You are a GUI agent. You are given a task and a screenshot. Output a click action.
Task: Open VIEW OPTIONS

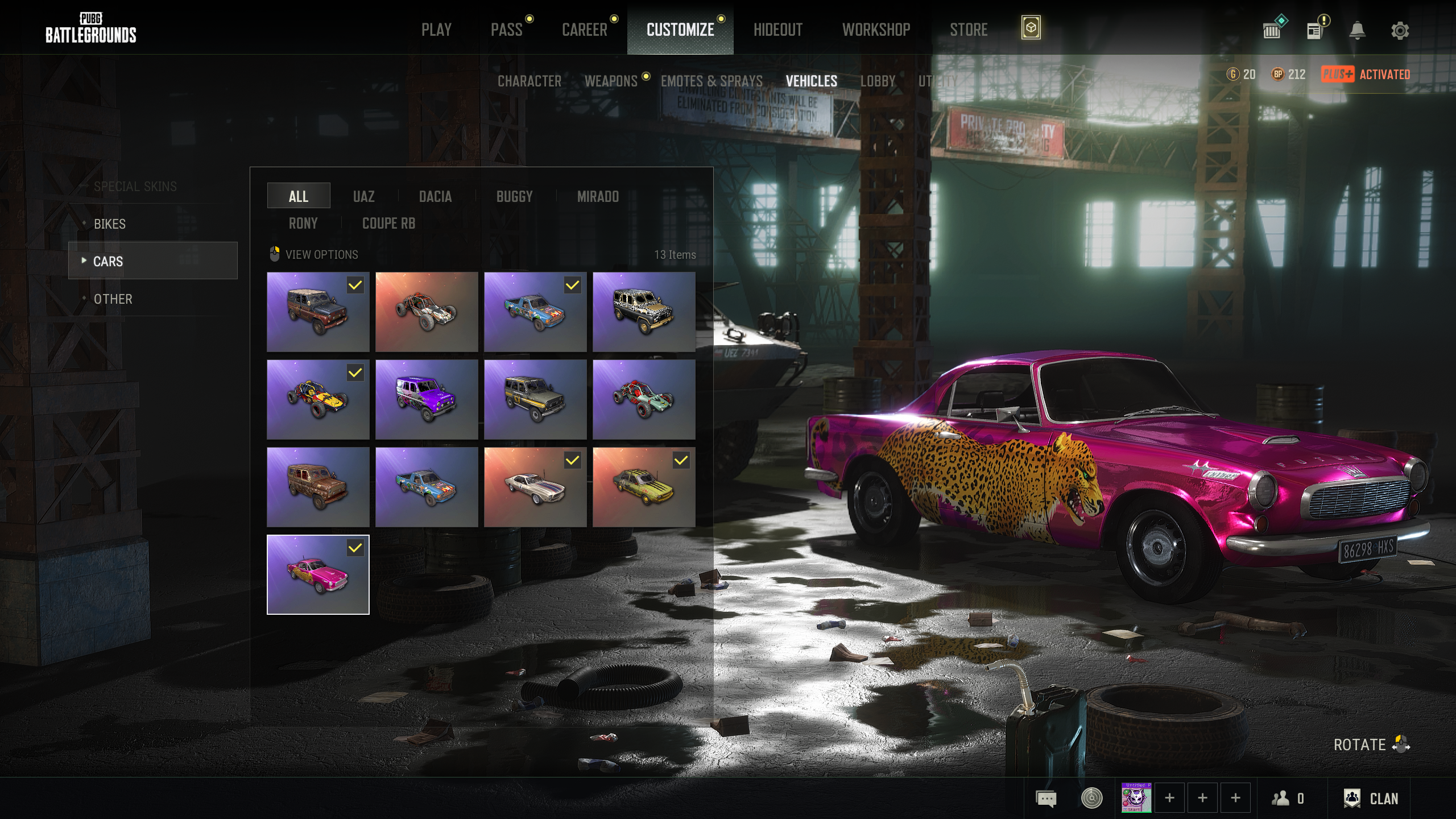pyautogui.click(x=321, y=255)
